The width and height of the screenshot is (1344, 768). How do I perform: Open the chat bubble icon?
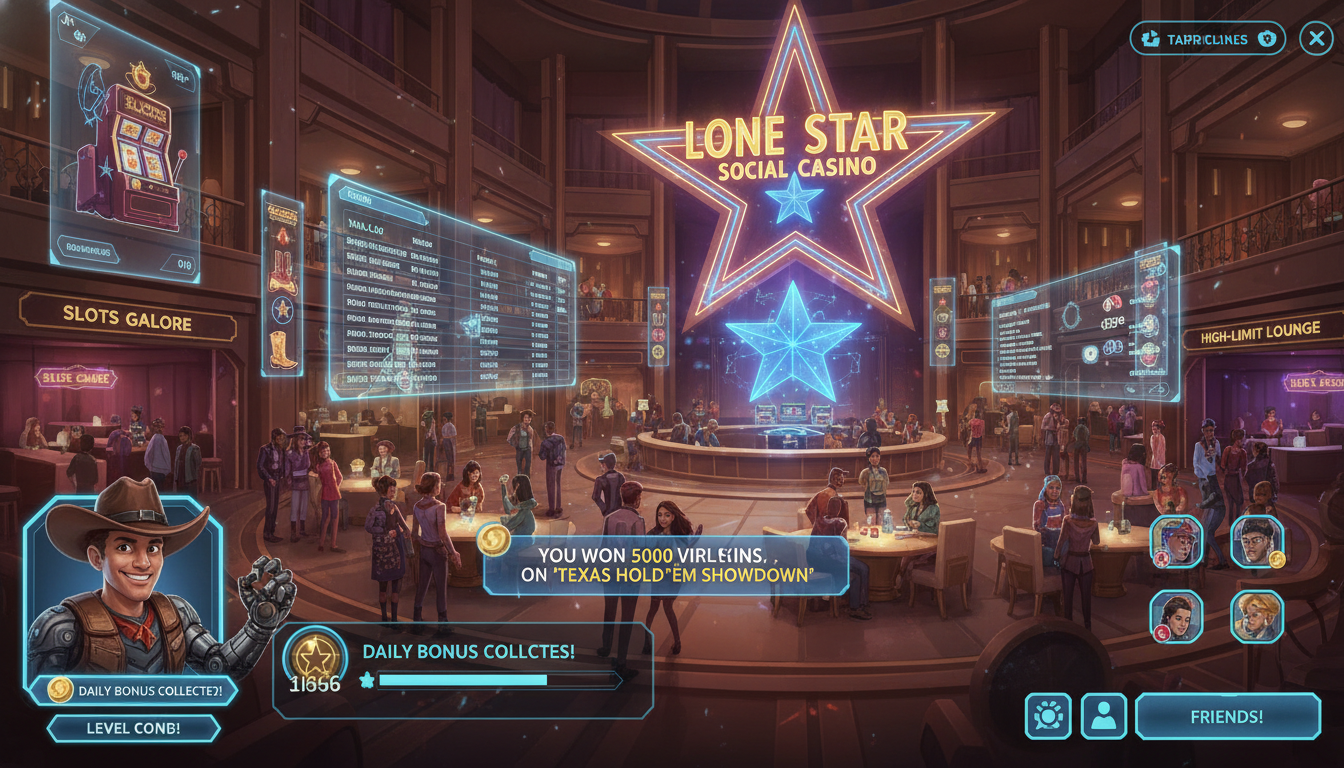[1048, 717]
